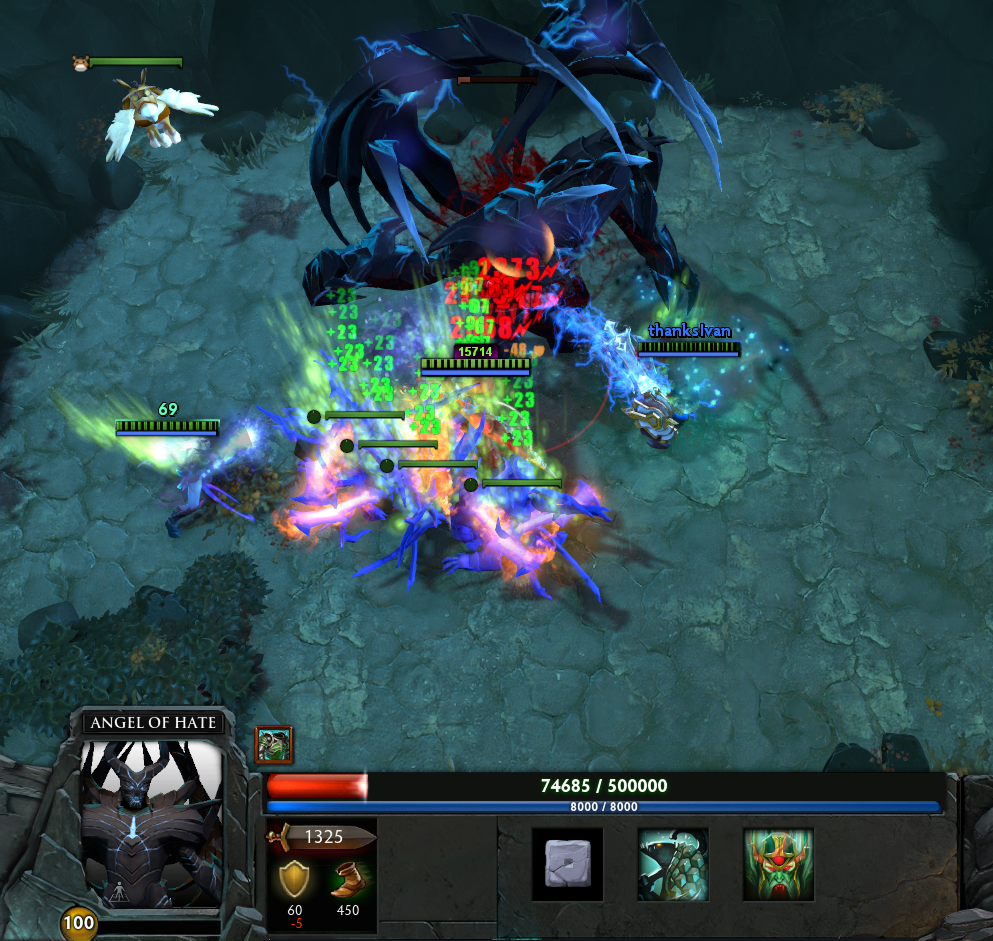Choose the green crowned face ability
993x941 pixels.
[x=778, y=864]
